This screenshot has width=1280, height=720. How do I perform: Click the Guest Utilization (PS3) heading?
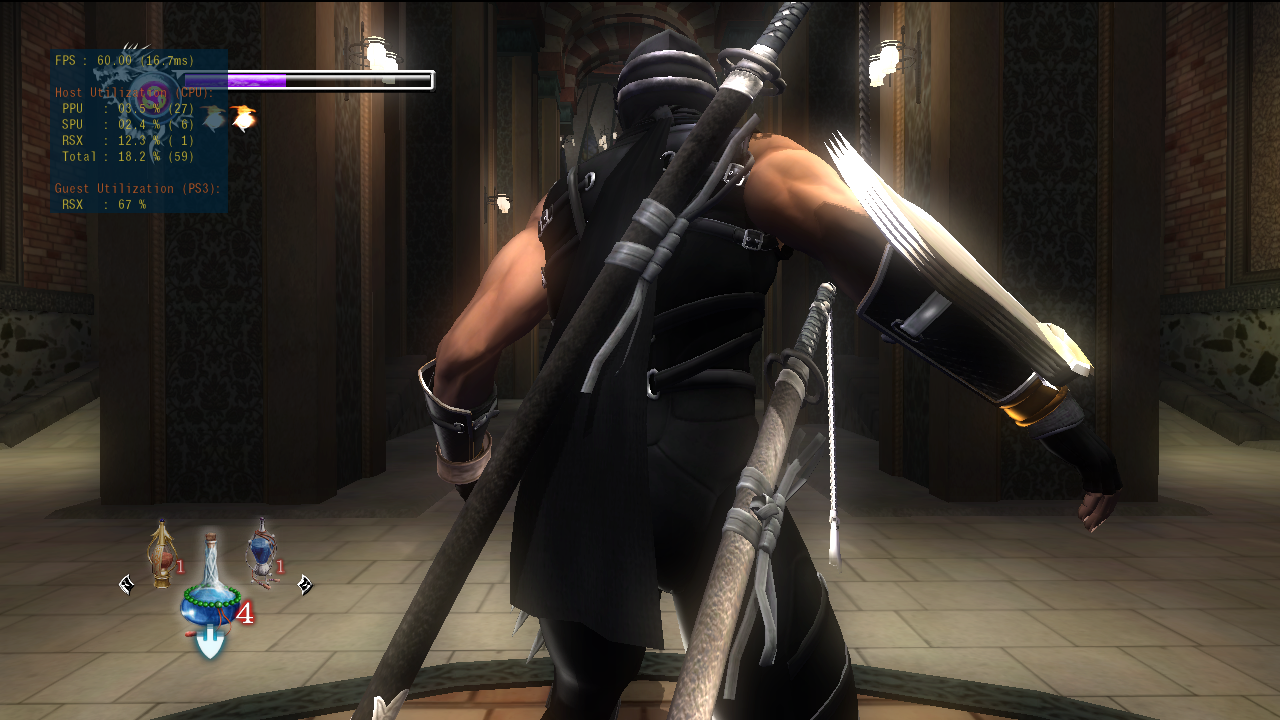click(138, 188)
